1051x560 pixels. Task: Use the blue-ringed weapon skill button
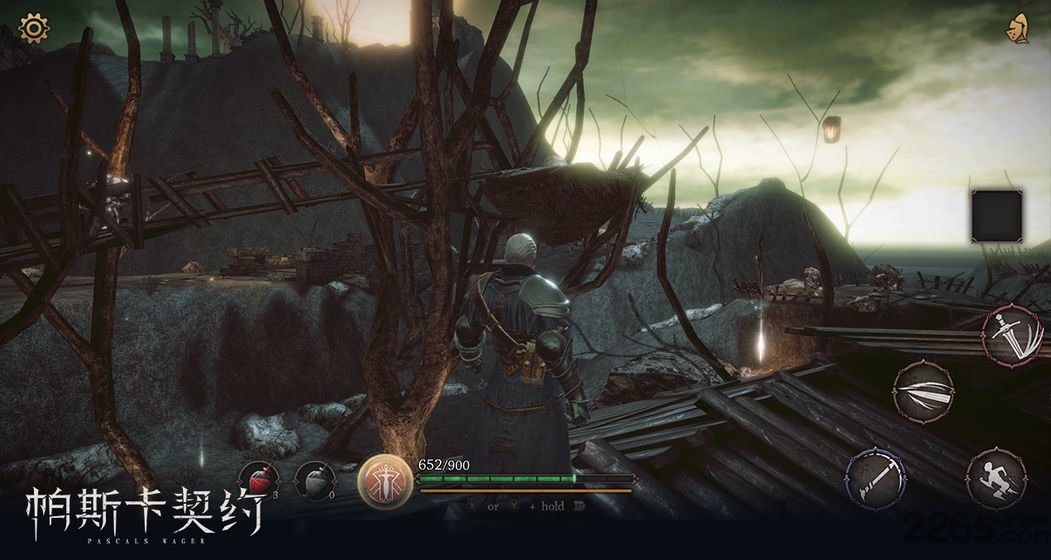tap(876, 477)
